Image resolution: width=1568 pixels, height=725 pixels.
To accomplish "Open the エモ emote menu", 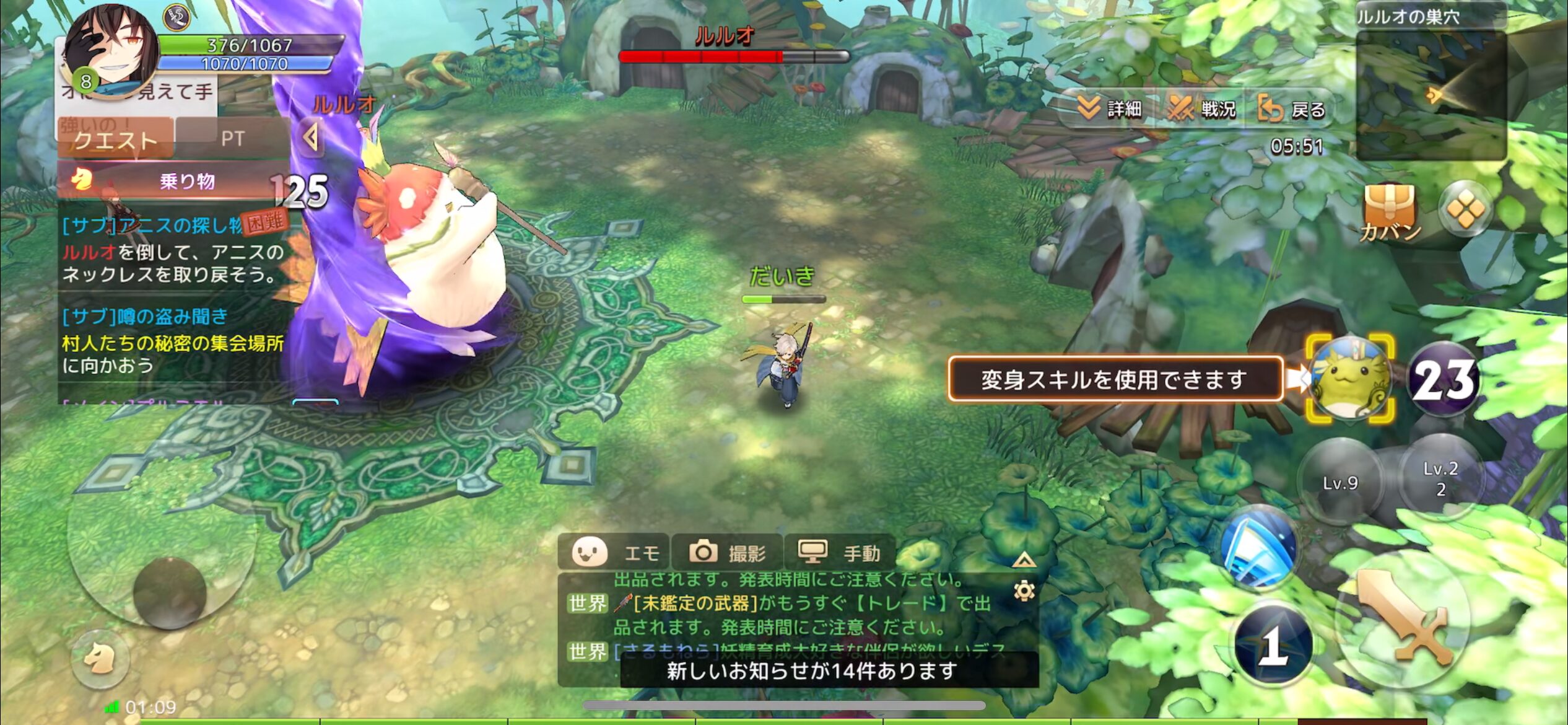I will click(614, 552).
